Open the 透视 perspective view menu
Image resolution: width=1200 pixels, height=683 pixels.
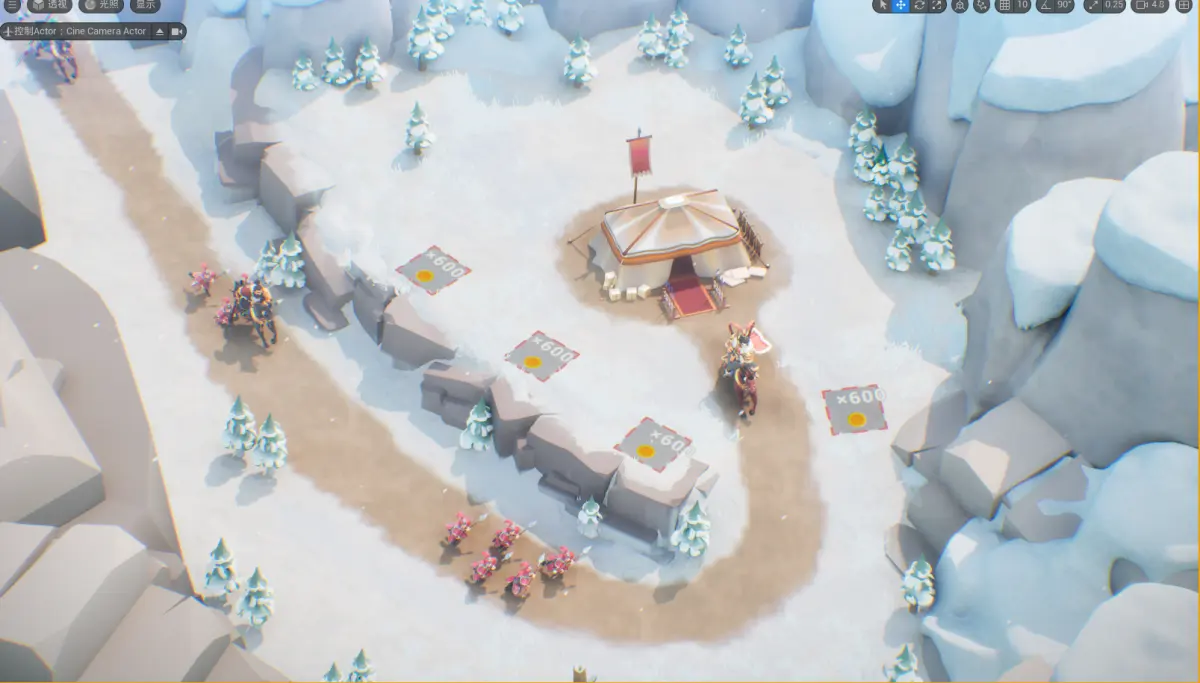click(49, 5)
